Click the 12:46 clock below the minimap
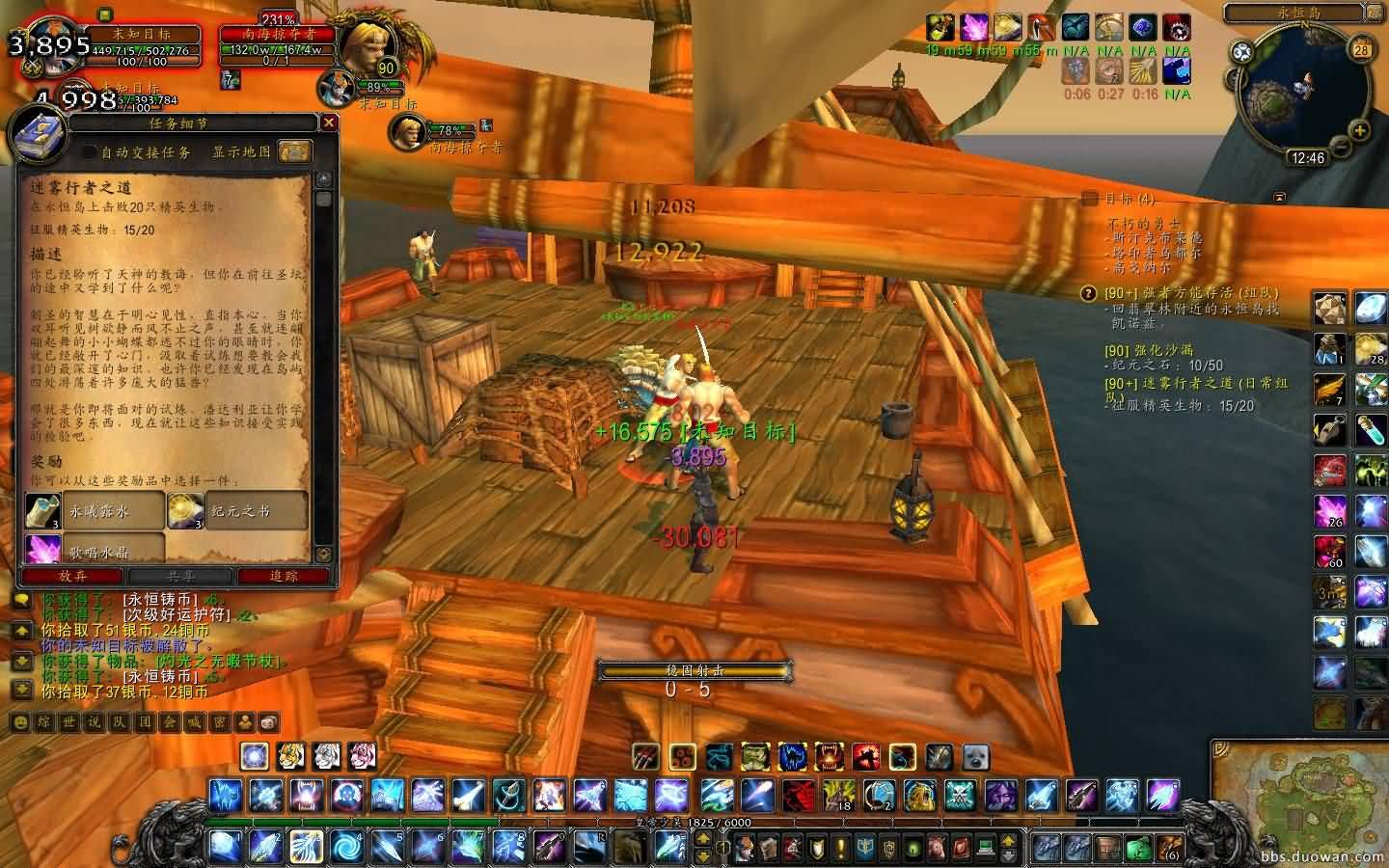 click(x=1308, y=158)
